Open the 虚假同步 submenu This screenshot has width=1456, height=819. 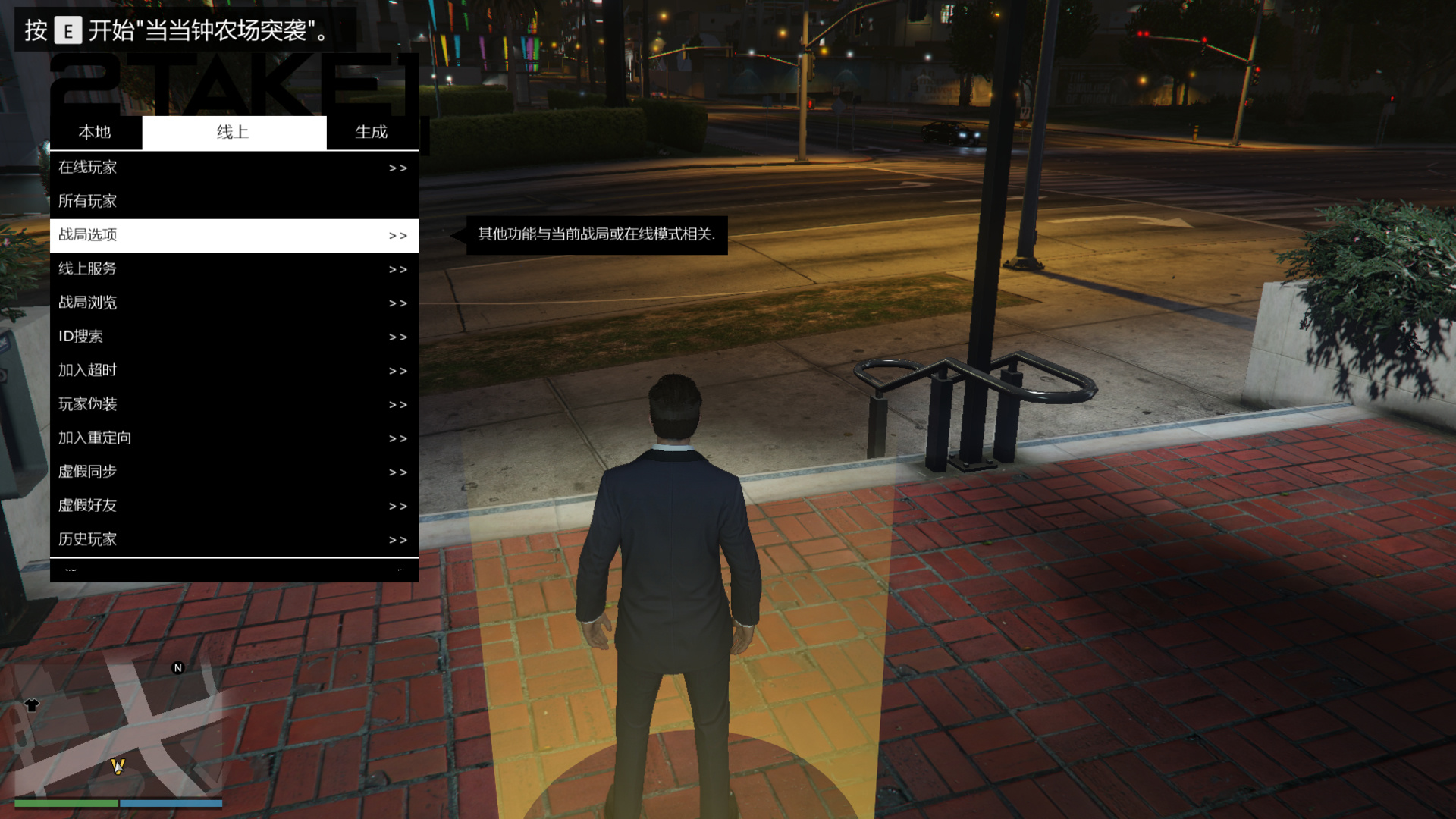click(x=234, y=472)
